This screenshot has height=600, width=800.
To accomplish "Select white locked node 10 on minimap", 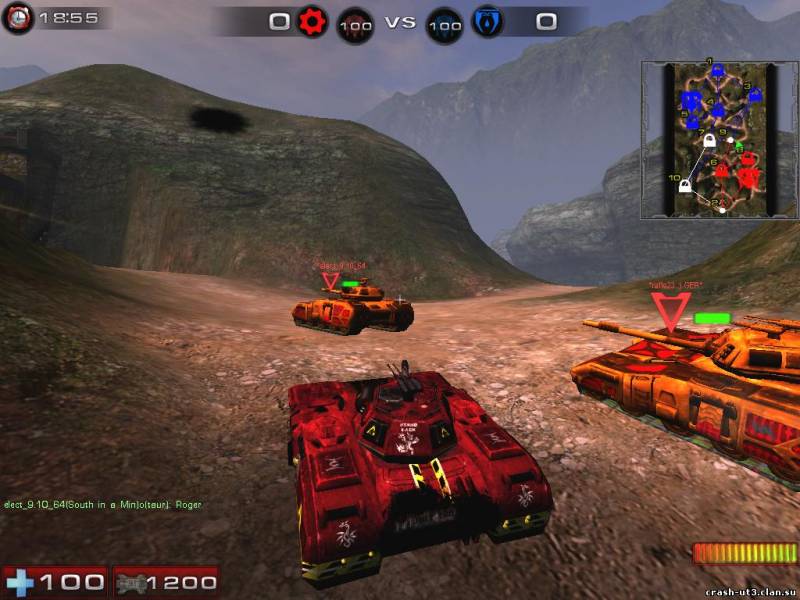I will 686,185.
